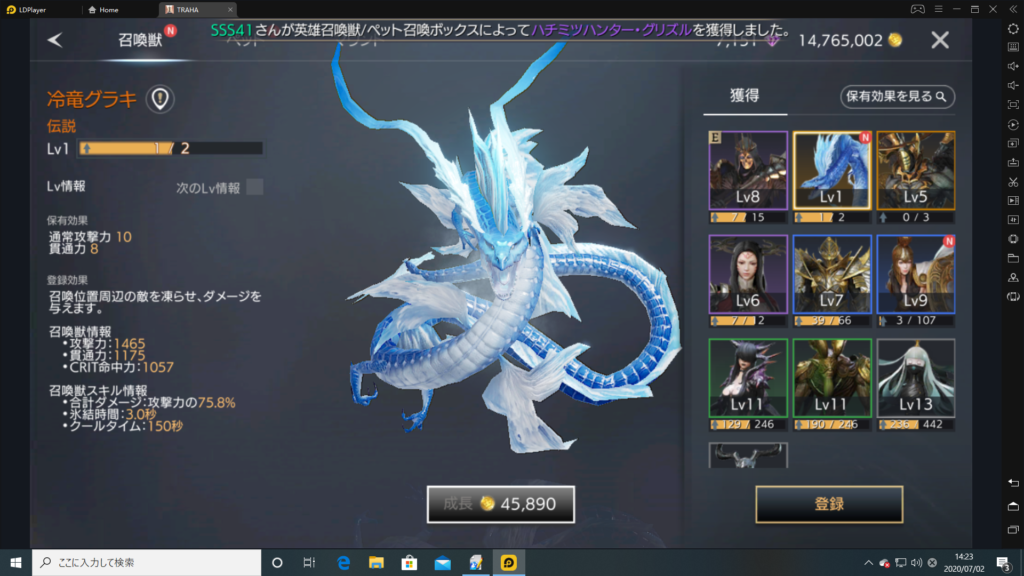Close the summon beast screen
The height and width of the screenshot is (576, 1024).
point(940,40)
